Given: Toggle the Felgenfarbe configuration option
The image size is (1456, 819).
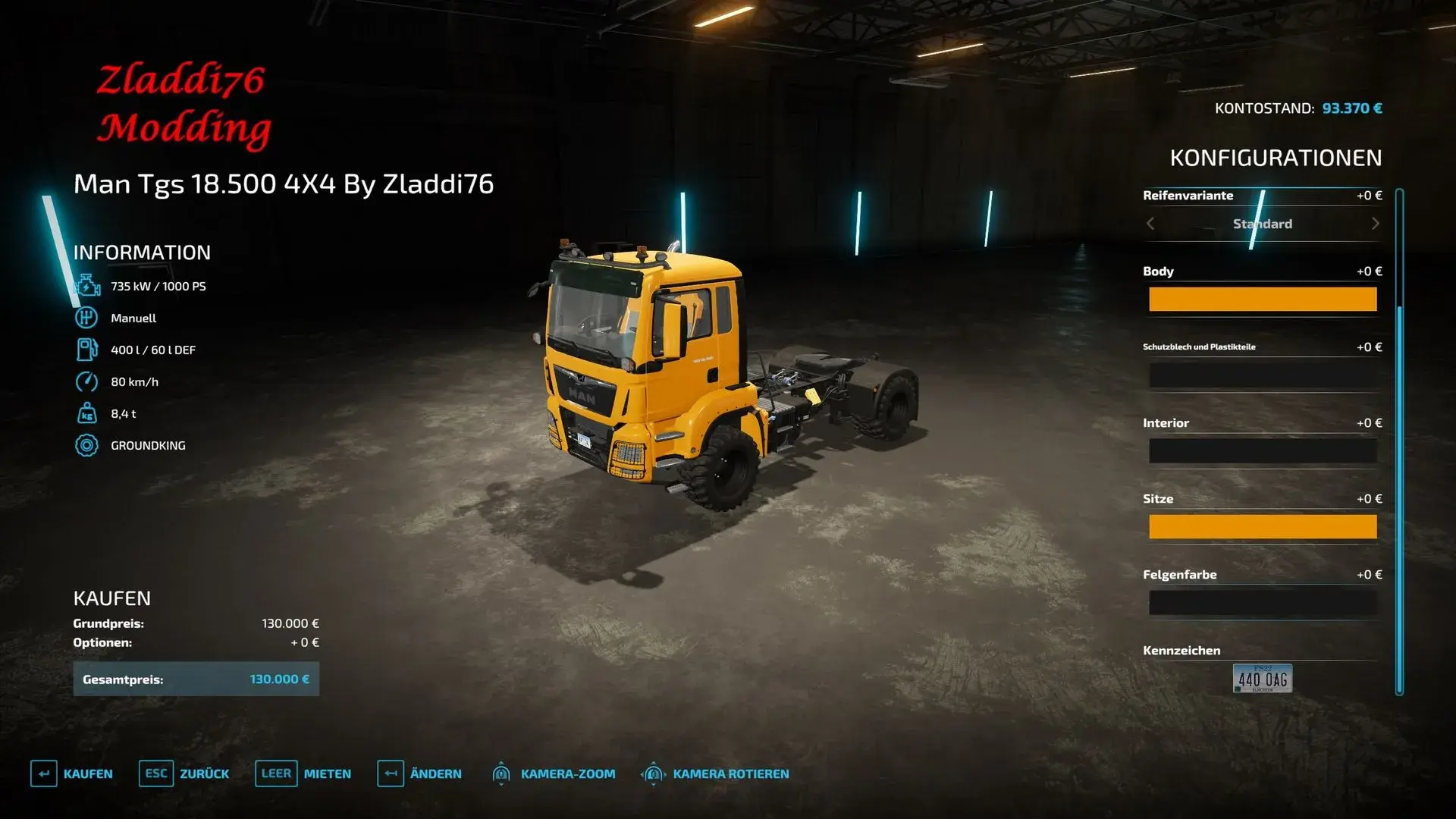Looking at the screenshot, I should coord(1263,601).
